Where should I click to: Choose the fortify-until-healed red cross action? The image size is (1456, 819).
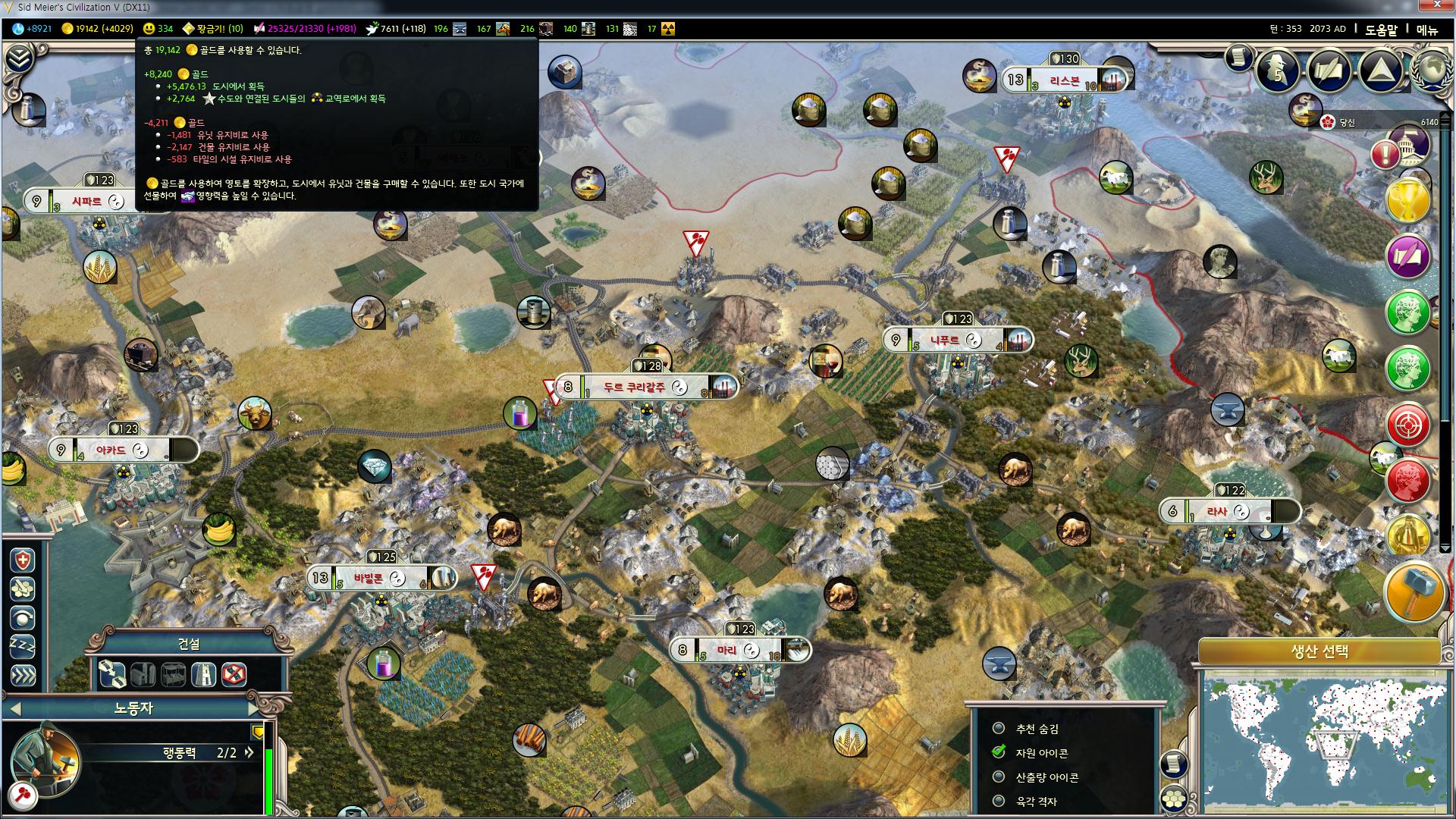pyautogui.click(x=23, y=561)
